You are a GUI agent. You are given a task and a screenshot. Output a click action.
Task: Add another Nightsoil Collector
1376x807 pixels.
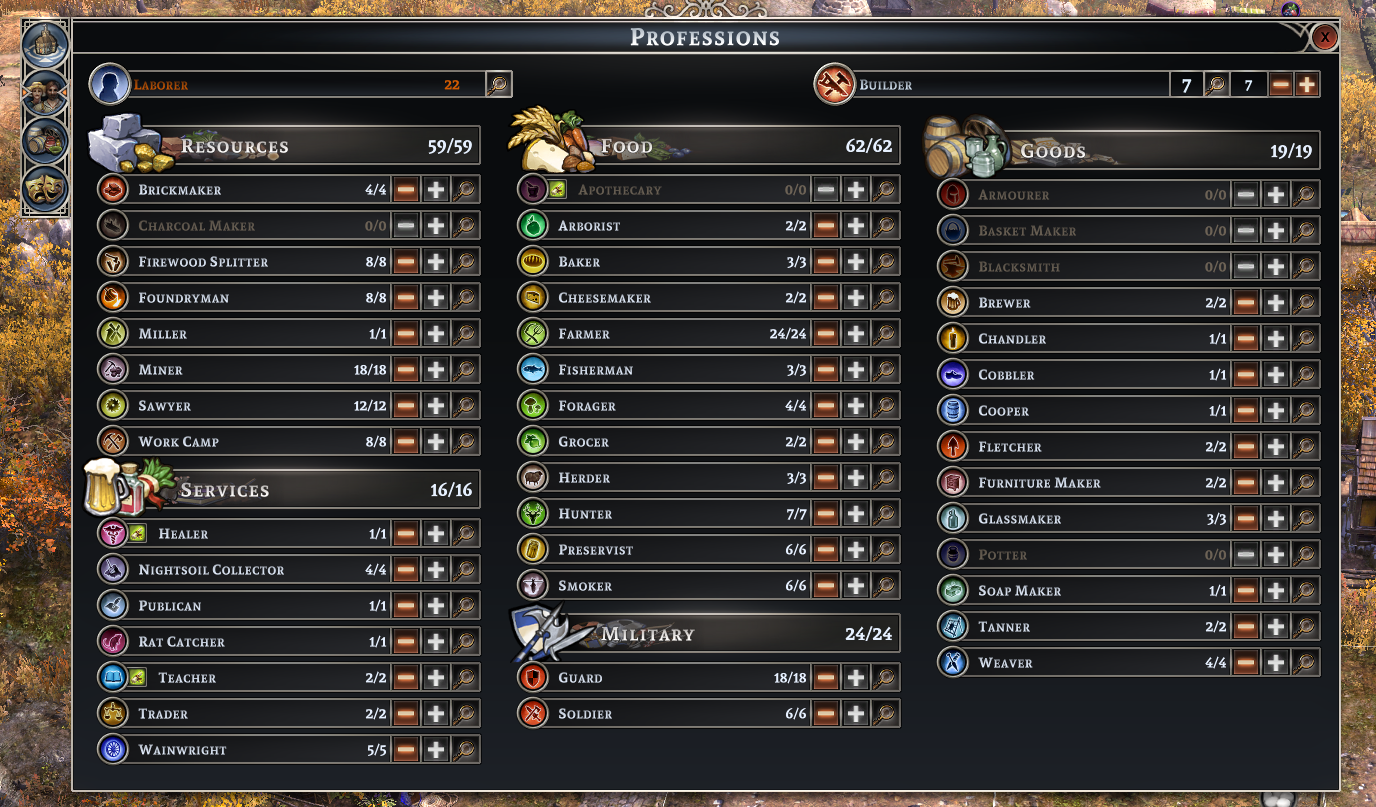436,570
